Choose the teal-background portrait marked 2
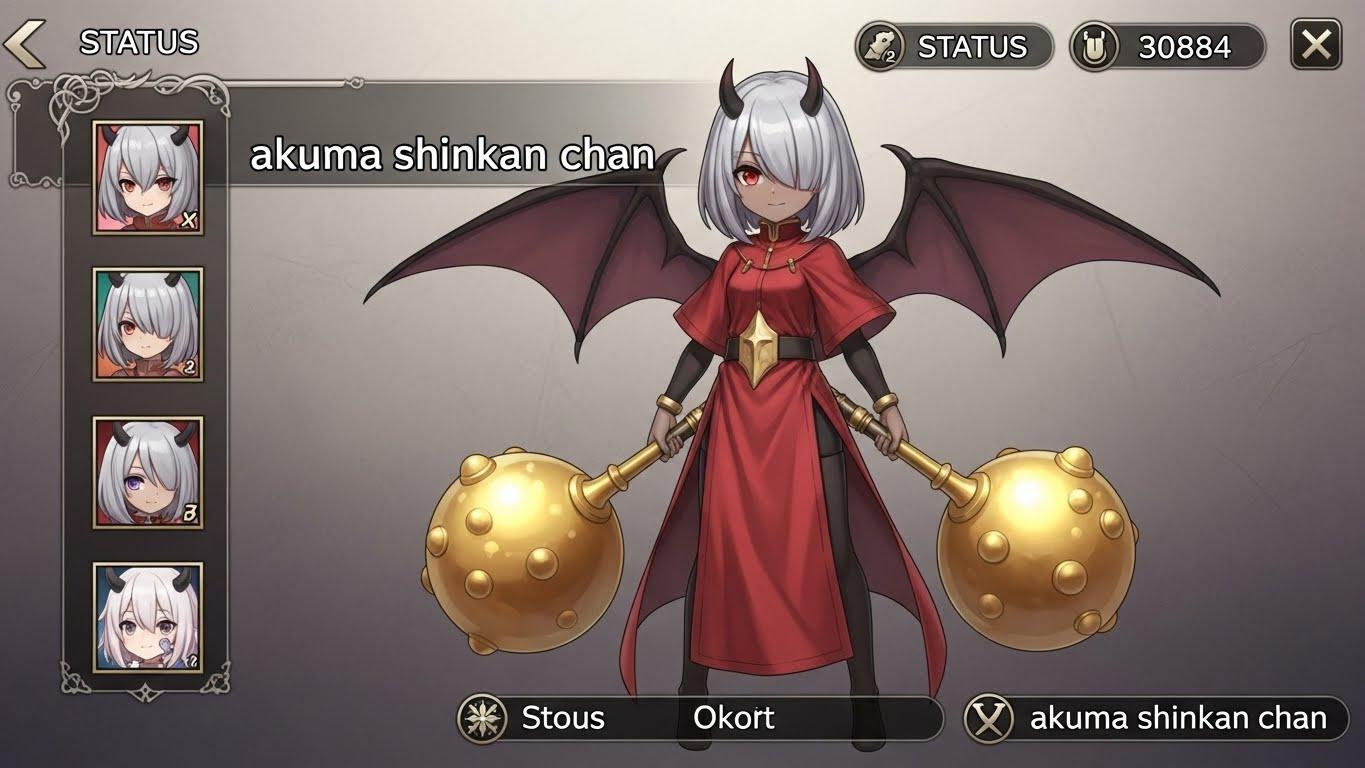 pos(148,324)
